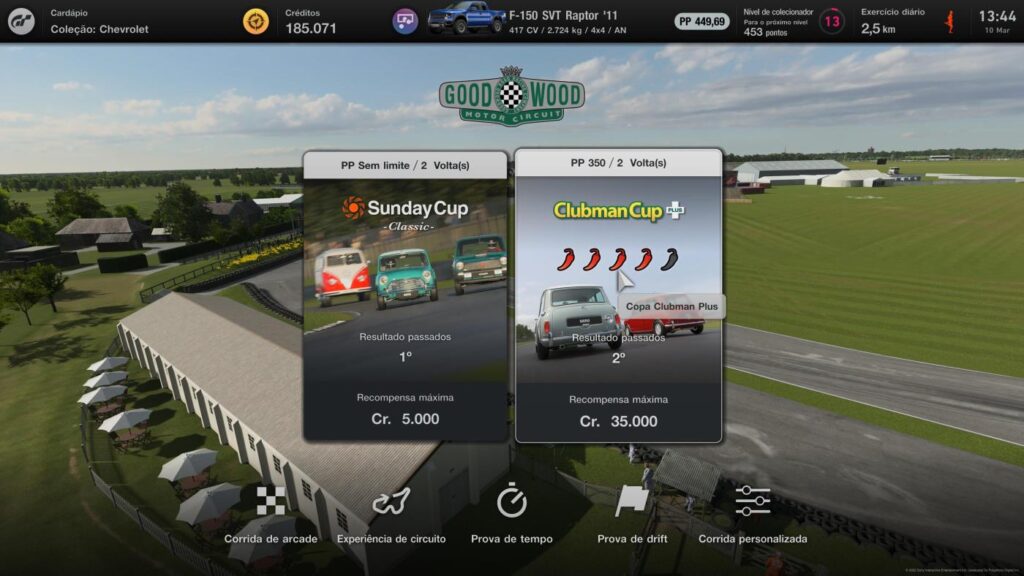Open the Cardápio Chevrolet collection menu
This screenshot has height=576, width=1024.
click(x=99, y=21)
